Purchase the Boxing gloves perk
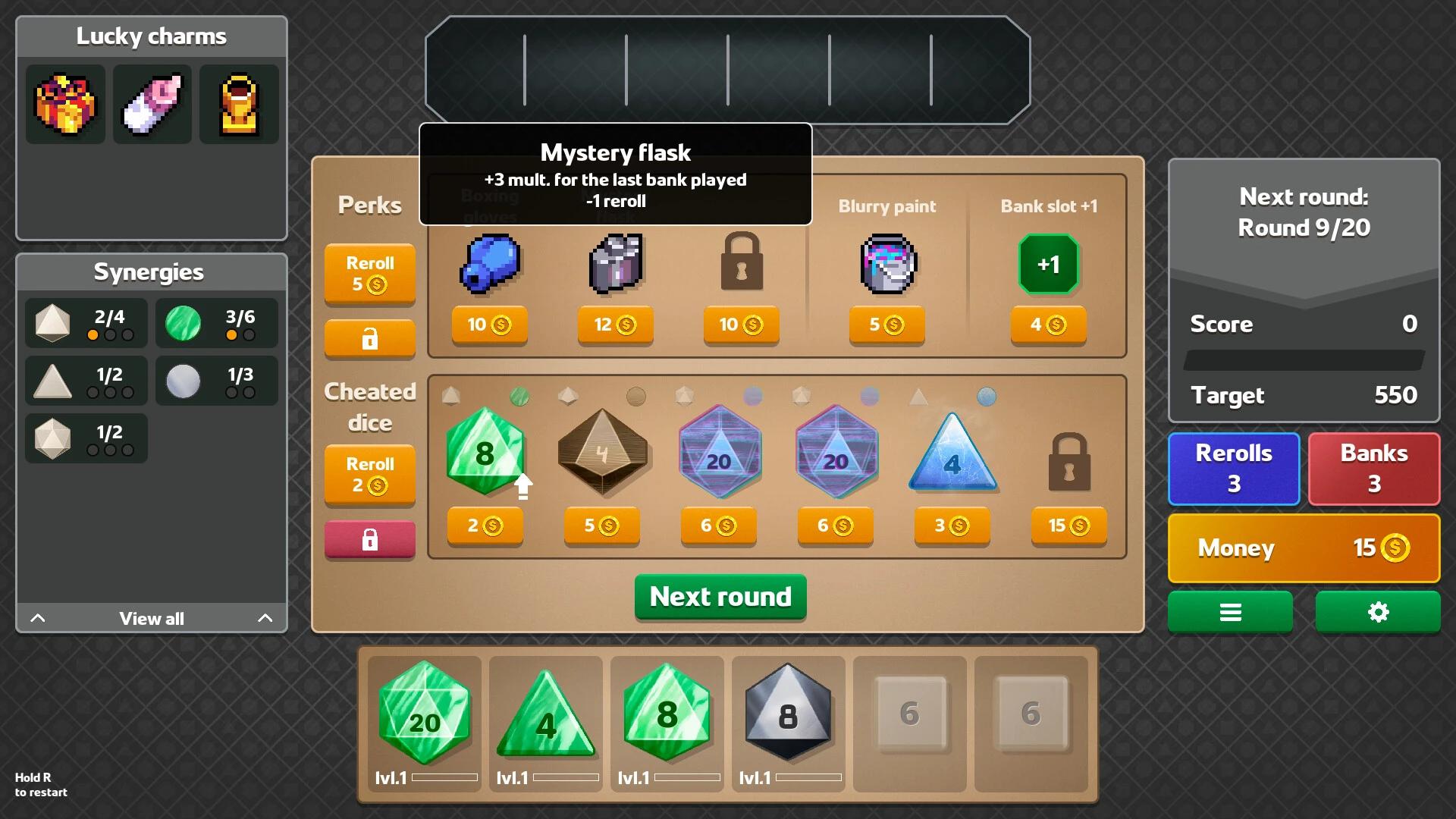The height and width of the screenshot is (819, 1456). pyautogui.click(x=489, y=325)
